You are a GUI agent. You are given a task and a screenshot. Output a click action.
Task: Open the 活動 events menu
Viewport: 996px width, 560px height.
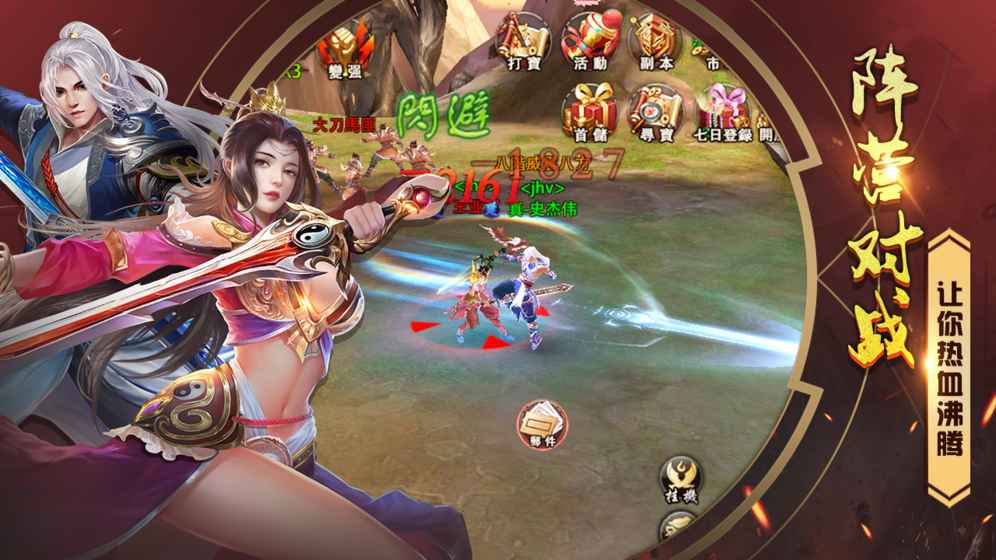pyautogui.click(x=589, y=42)
